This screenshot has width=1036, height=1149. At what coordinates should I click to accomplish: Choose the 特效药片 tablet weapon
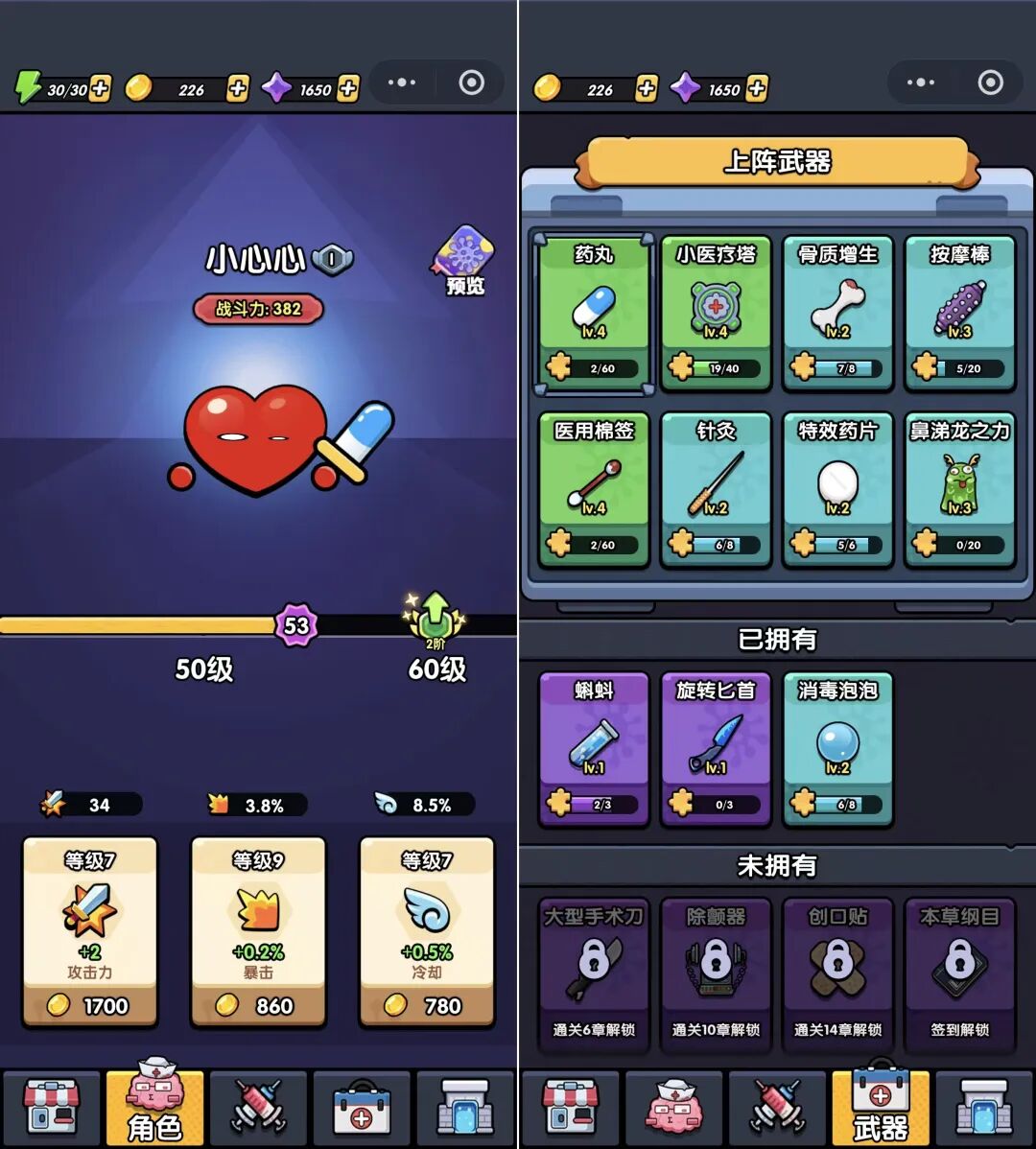[x=837, y=490]
